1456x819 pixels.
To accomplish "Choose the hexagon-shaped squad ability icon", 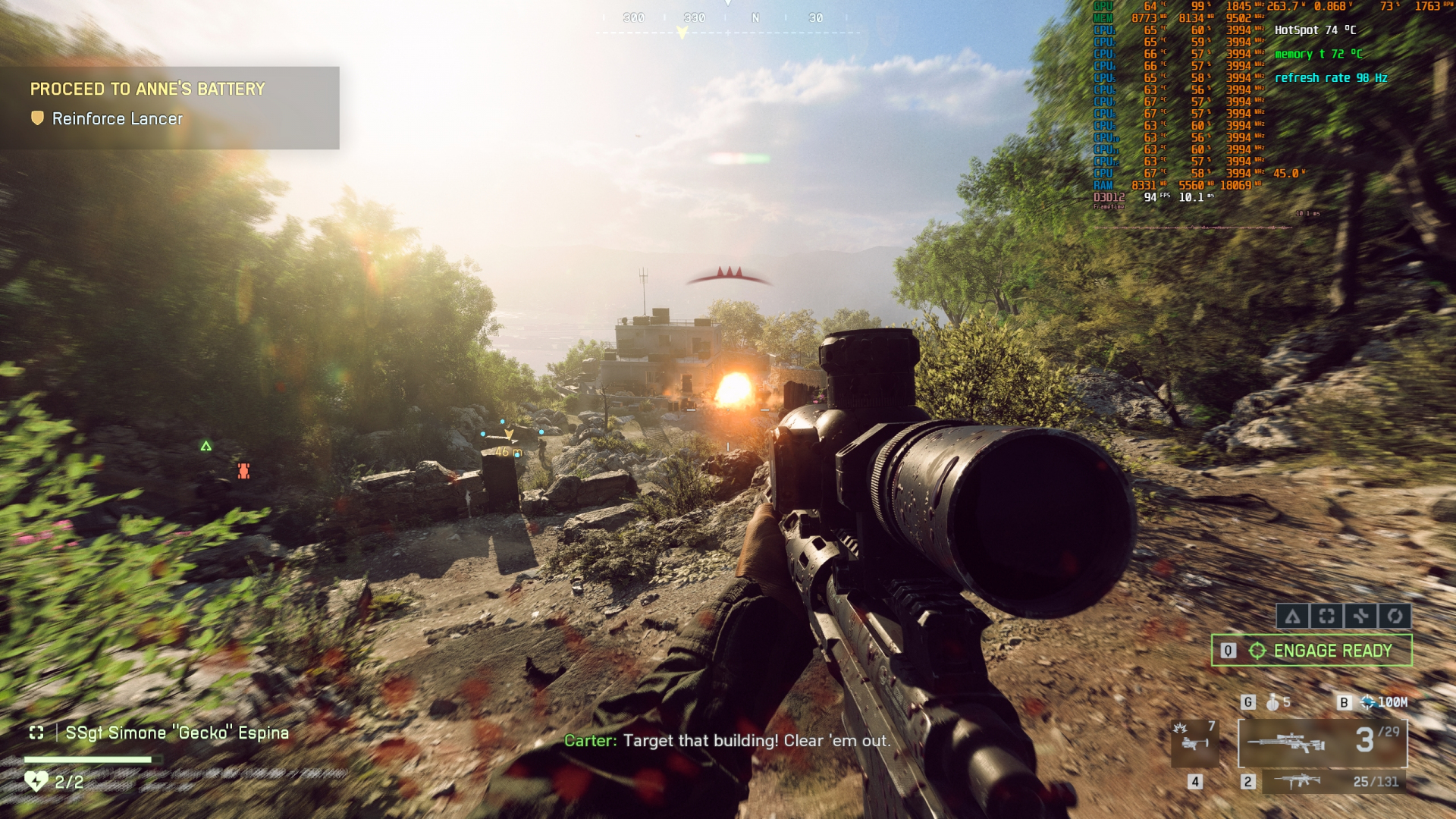I will tap(1395, 616).
